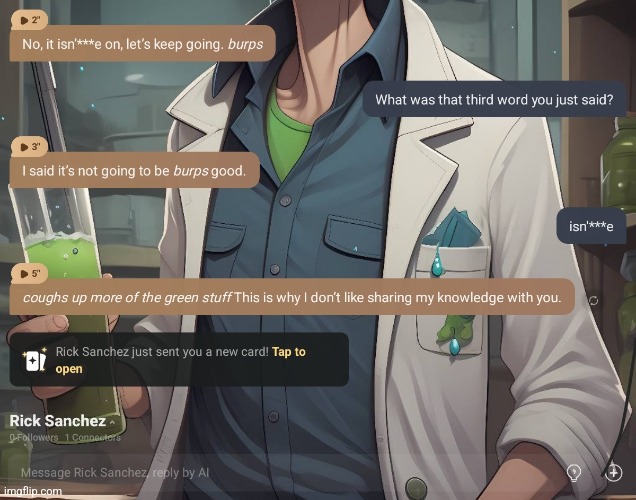The height and width of the screenshot is (500, 636).
Task: Play the 5-second audio on the last reply
Action: (30, 272)
